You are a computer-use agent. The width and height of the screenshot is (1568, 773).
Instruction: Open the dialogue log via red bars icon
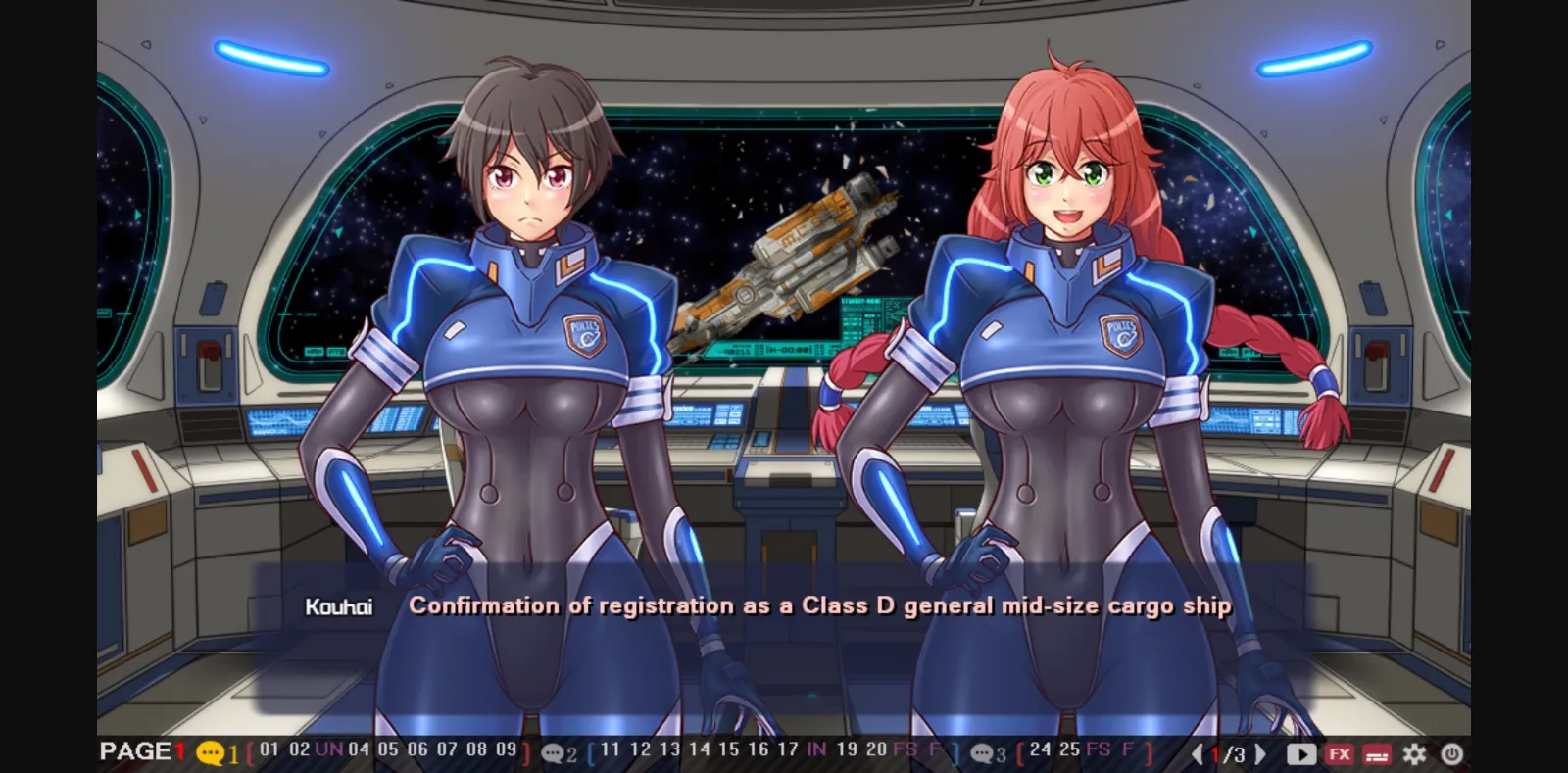coord(1376,754)
